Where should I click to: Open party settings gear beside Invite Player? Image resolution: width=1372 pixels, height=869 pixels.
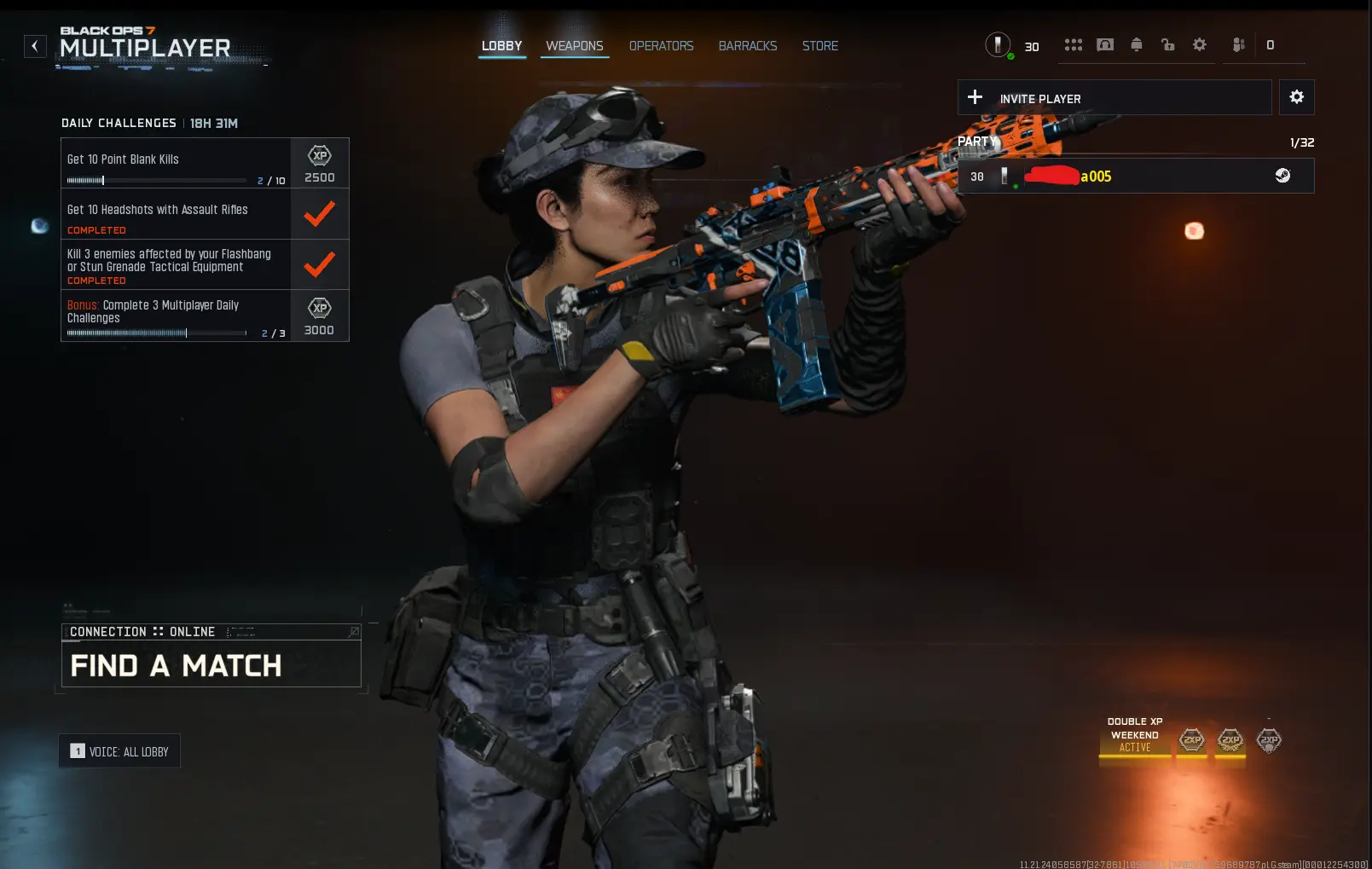[x=1296, y=97]
